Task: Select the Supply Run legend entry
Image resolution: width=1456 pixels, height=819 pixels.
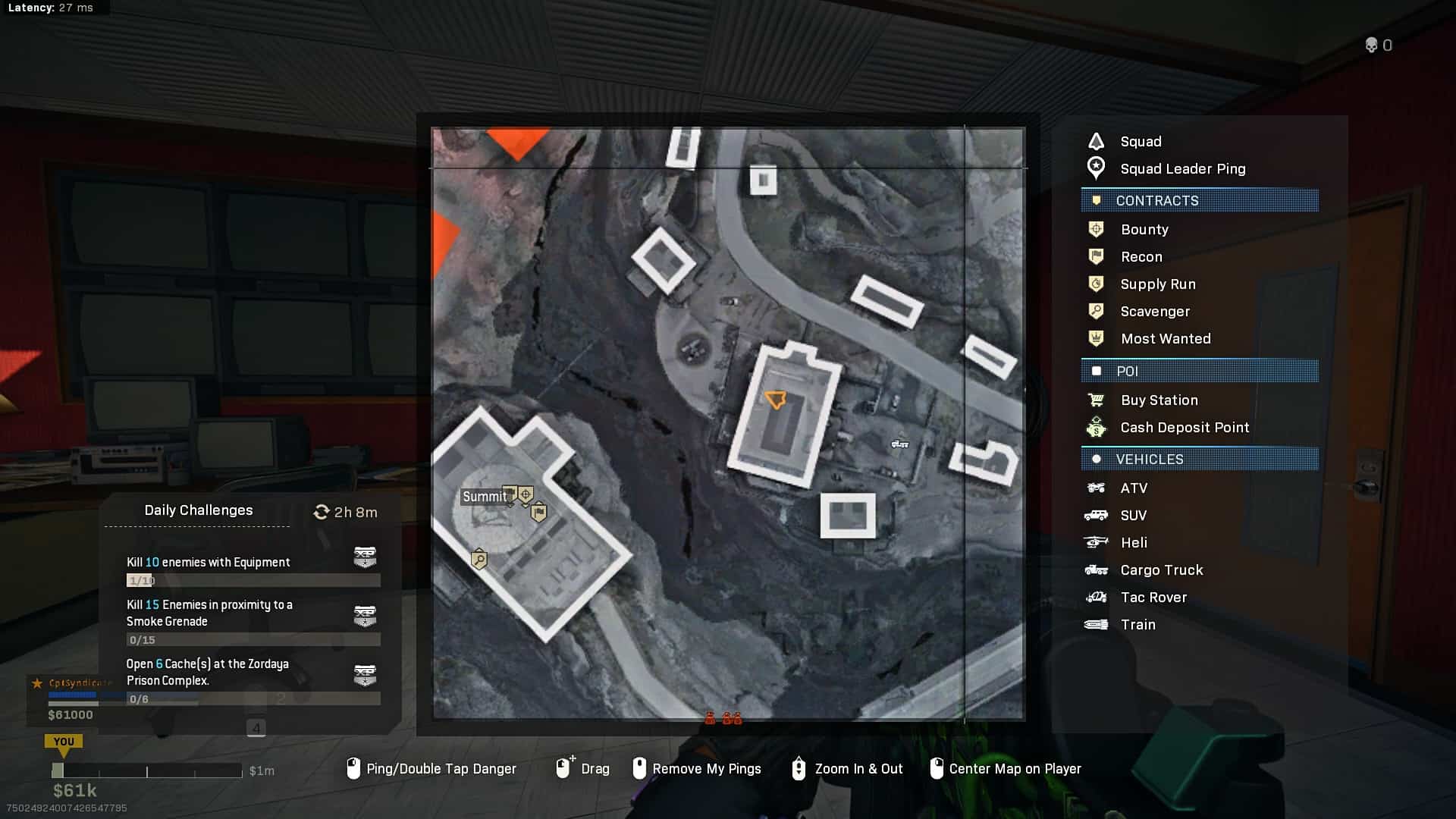Action: pyautogui.click(x=1157, y=284)
